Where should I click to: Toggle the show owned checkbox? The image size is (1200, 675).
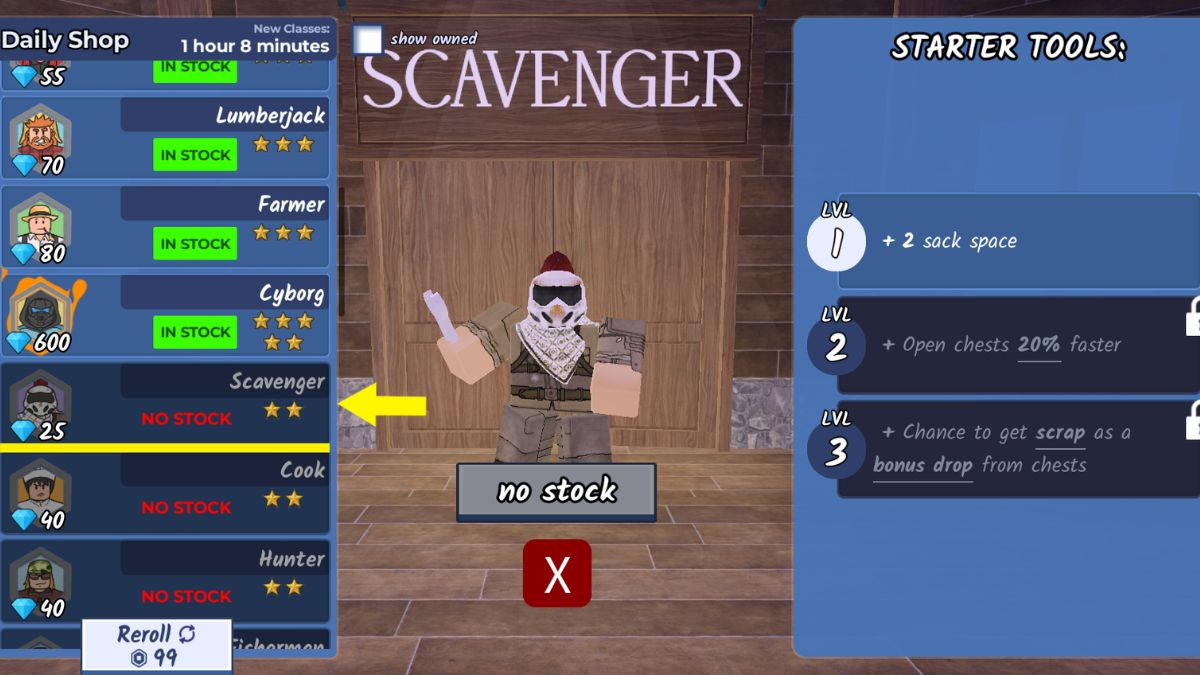368,40
